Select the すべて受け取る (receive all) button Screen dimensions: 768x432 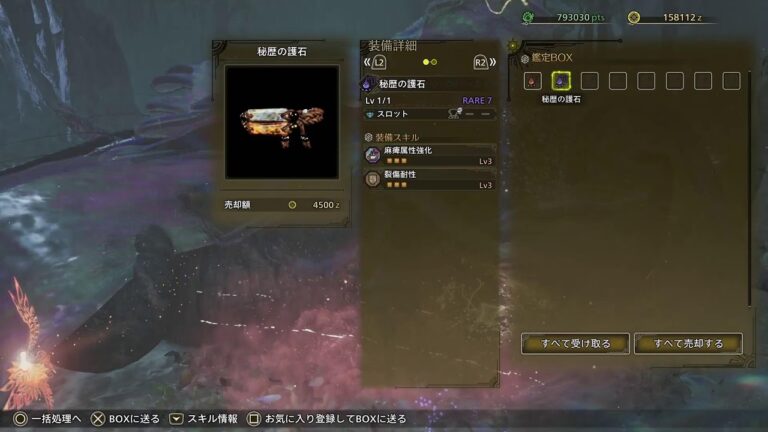coord(575,343)
